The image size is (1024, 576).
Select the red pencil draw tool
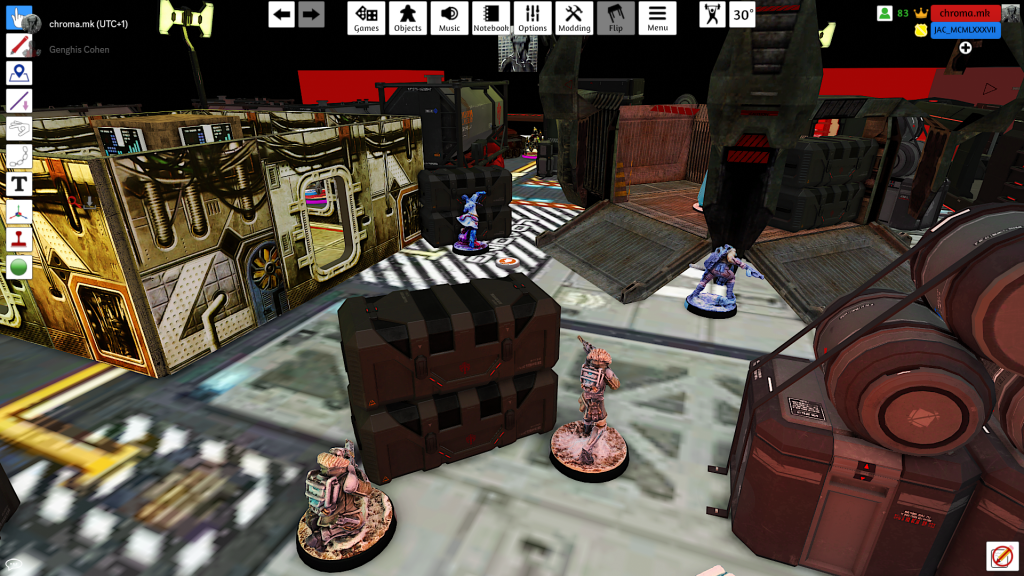click(x=19, y=45)
